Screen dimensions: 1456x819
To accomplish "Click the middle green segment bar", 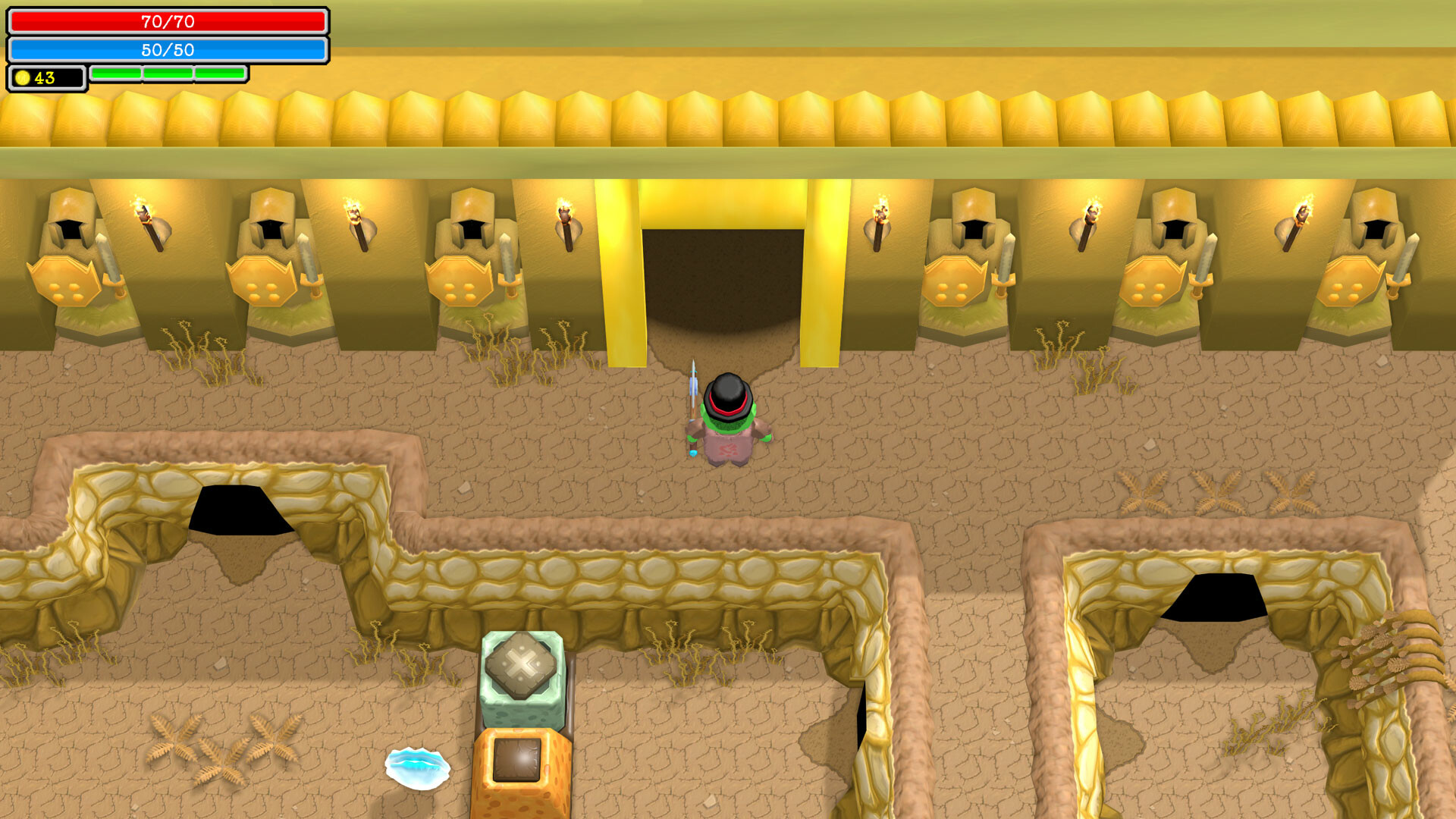I will point(168,73).
